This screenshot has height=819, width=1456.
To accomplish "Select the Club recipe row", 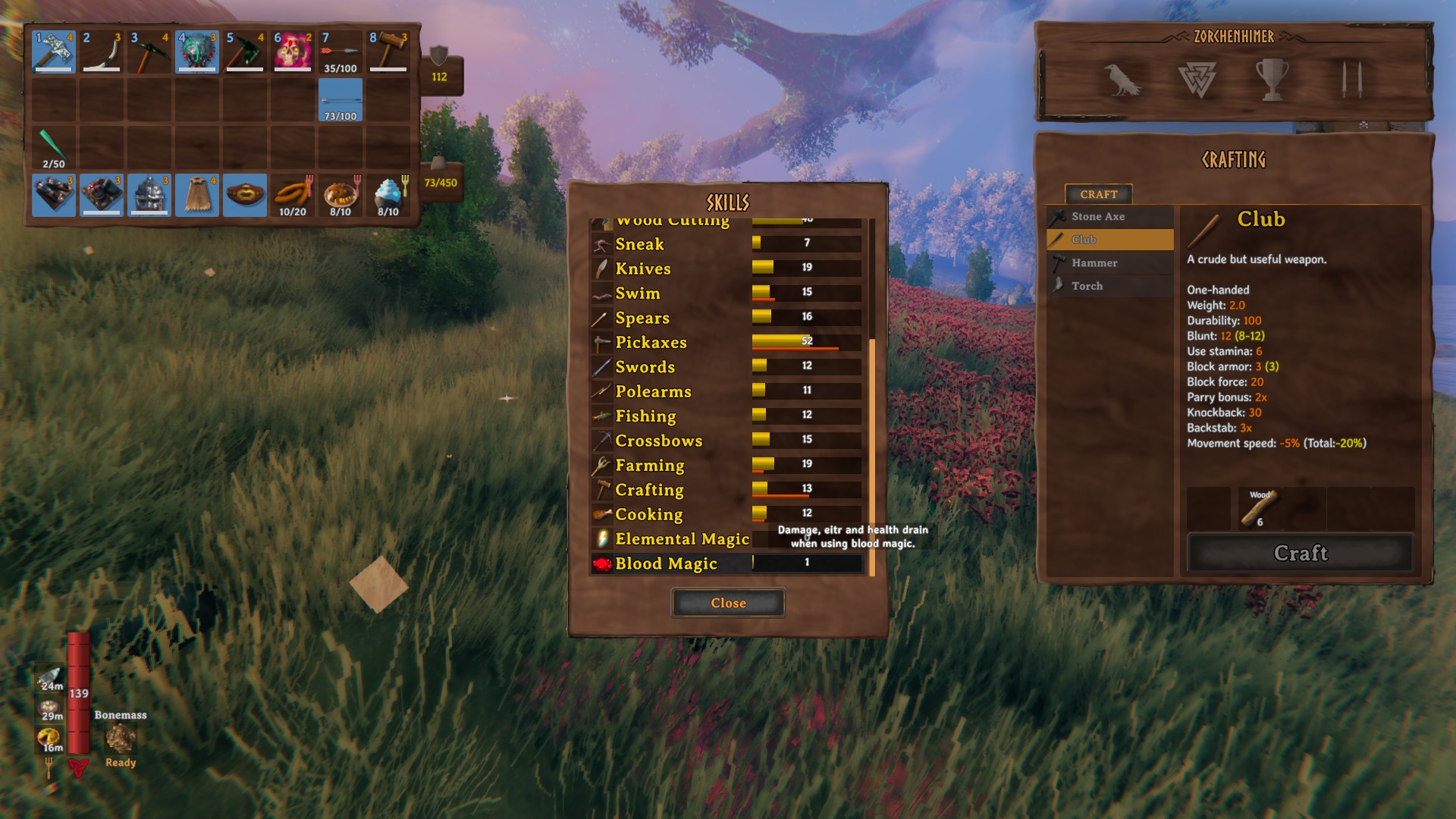I will (1110, 240).
